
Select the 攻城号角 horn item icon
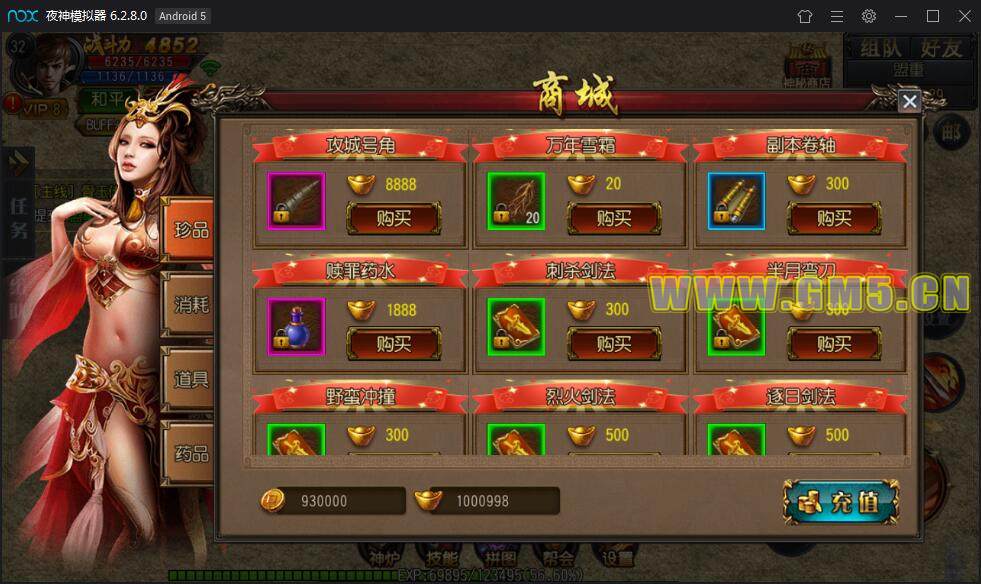tap(296, 201)
